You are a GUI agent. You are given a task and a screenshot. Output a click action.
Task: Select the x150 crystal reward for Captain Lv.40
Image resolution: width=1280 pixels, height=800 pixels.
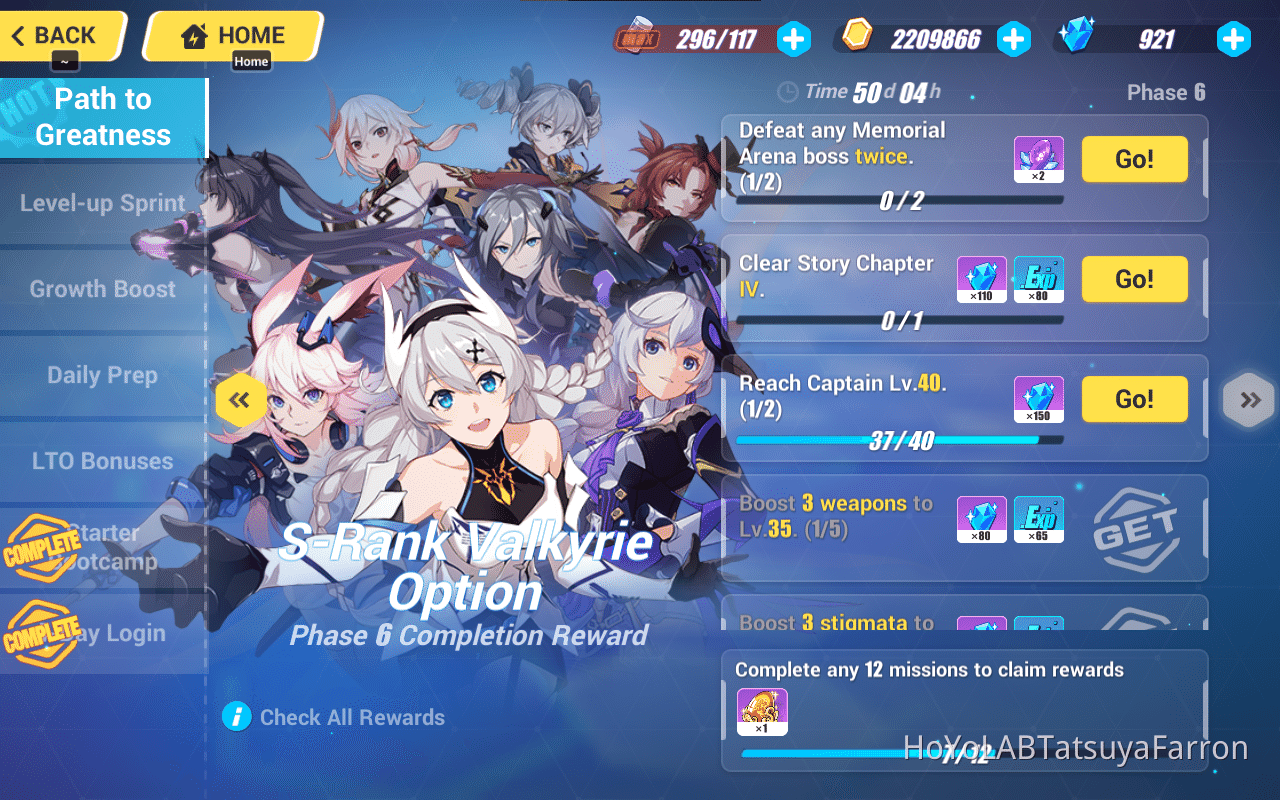[1039, 399]
